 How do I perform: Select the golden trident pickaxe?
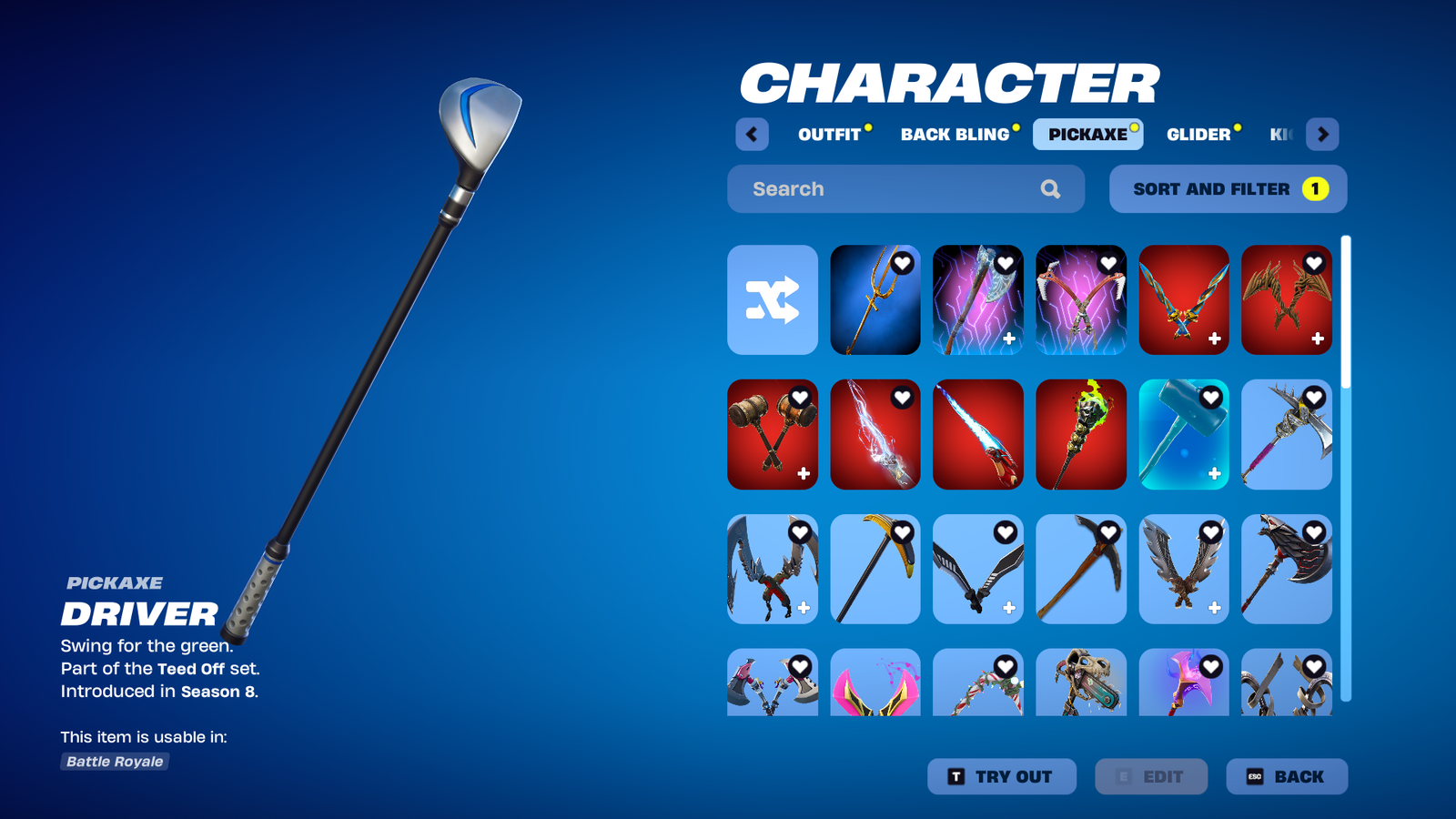click(x=875, y=299)
